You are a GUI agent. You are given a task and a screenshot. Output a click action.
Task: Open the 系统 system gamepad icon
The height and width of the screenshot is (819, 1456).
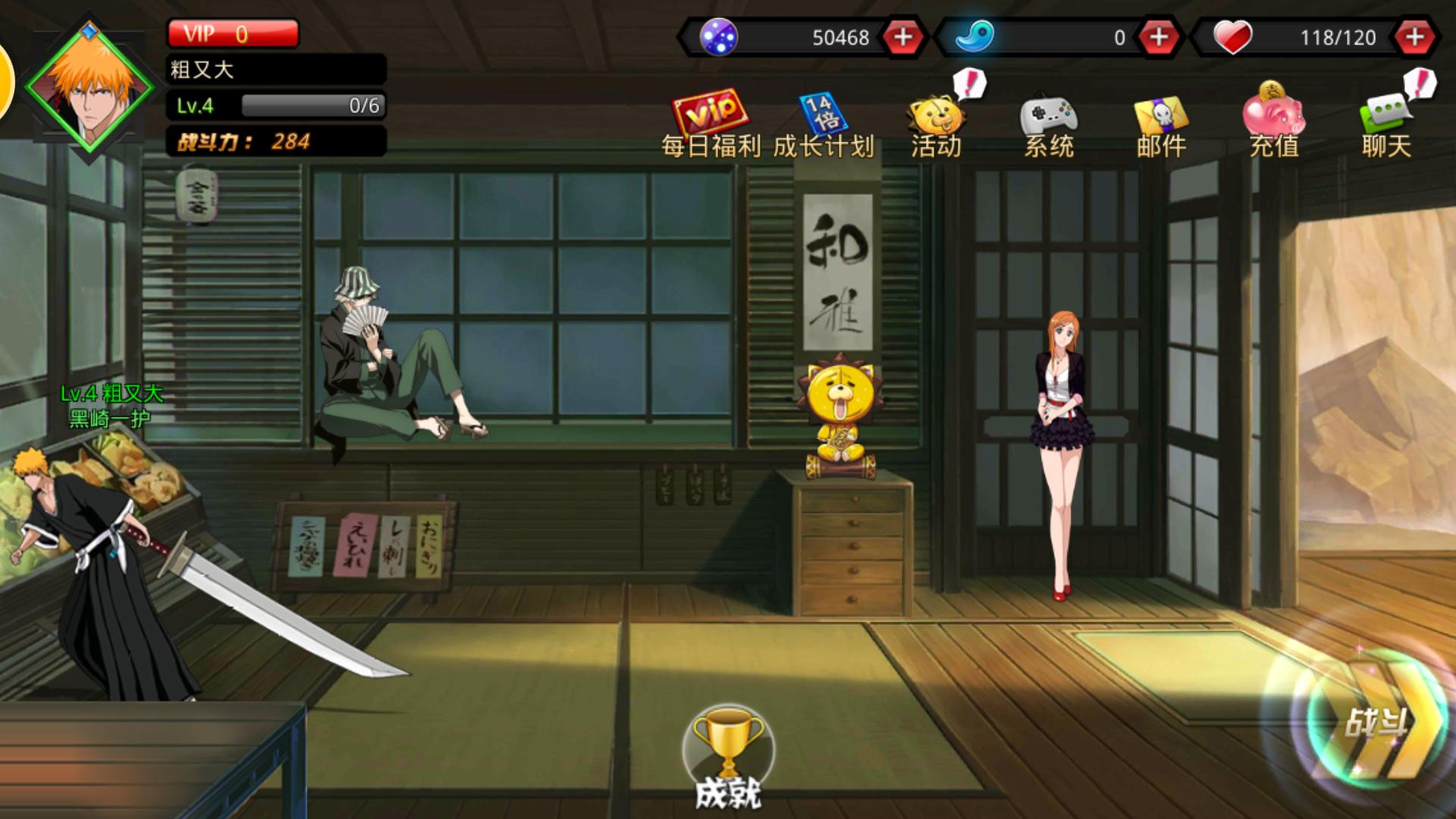1049,115
